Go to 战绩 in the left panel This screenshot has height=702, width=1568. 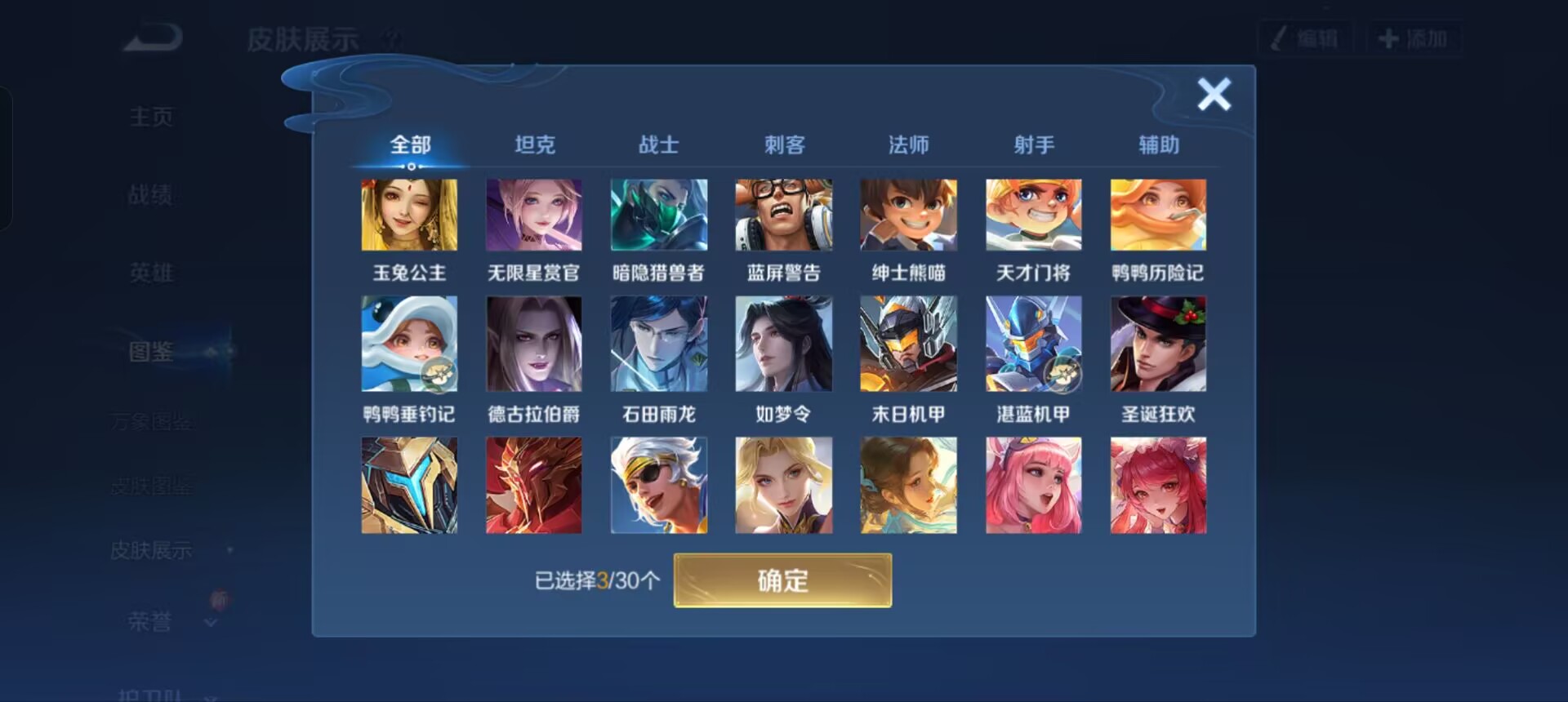click(151, 194)
